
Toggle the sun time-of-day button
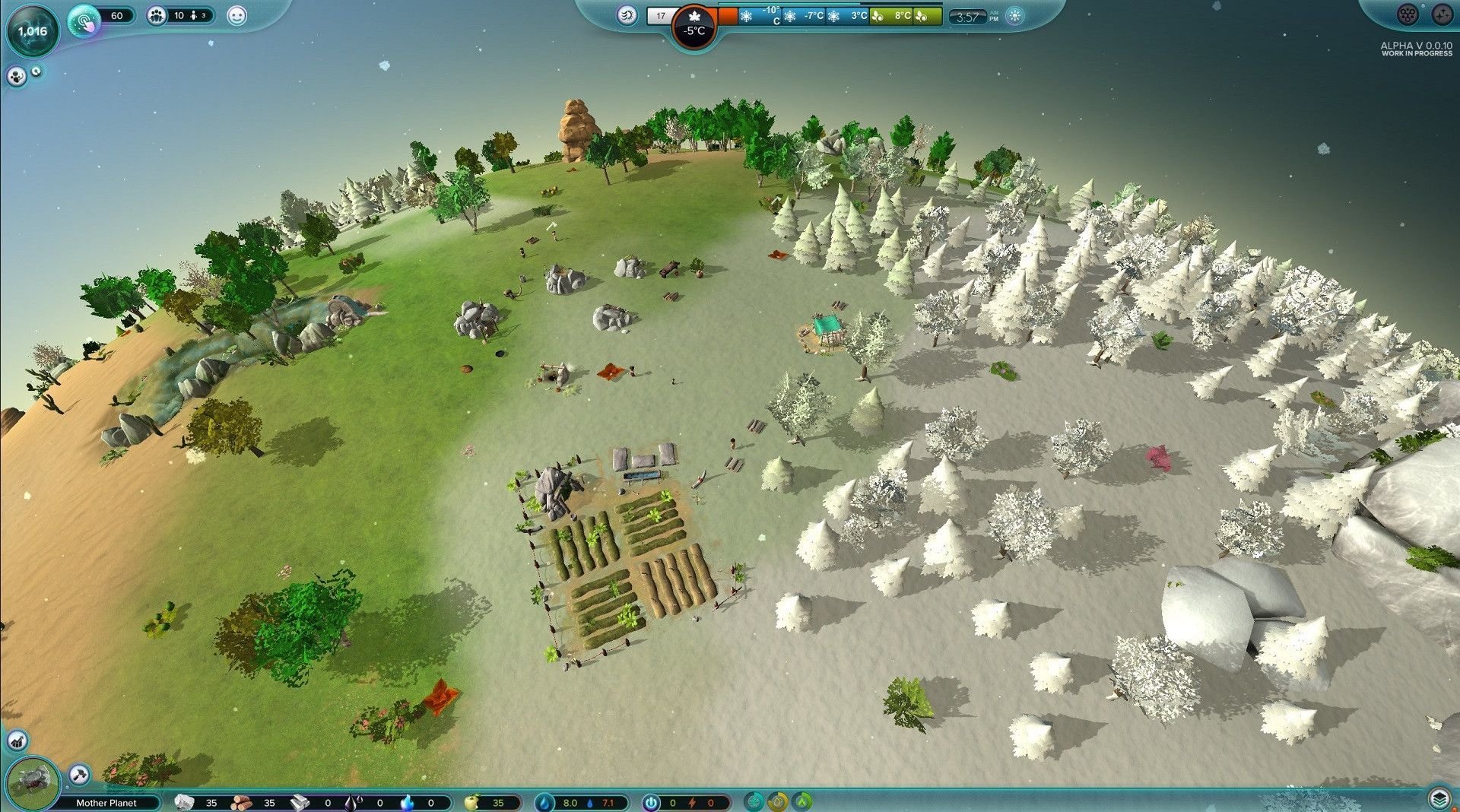[1015, 17]
